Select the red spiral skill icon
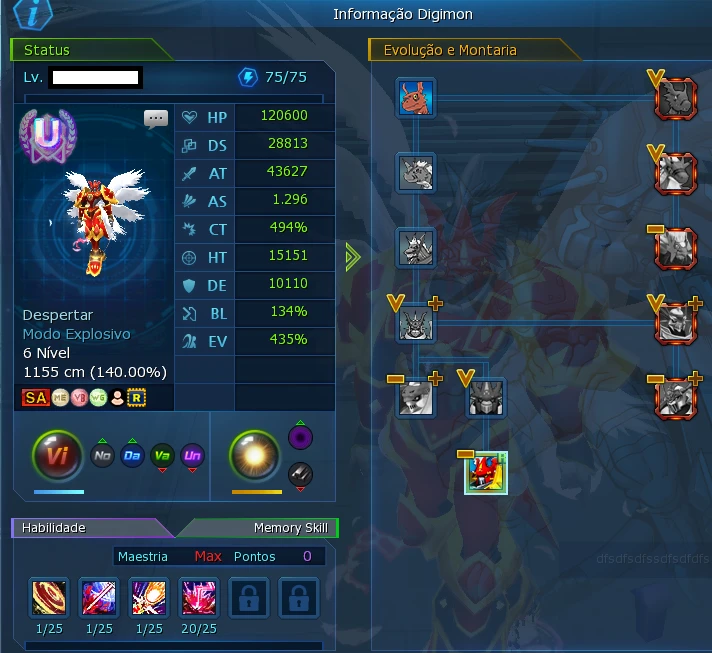The width and height of the screenshot is (712, 653). click(49, 597)
